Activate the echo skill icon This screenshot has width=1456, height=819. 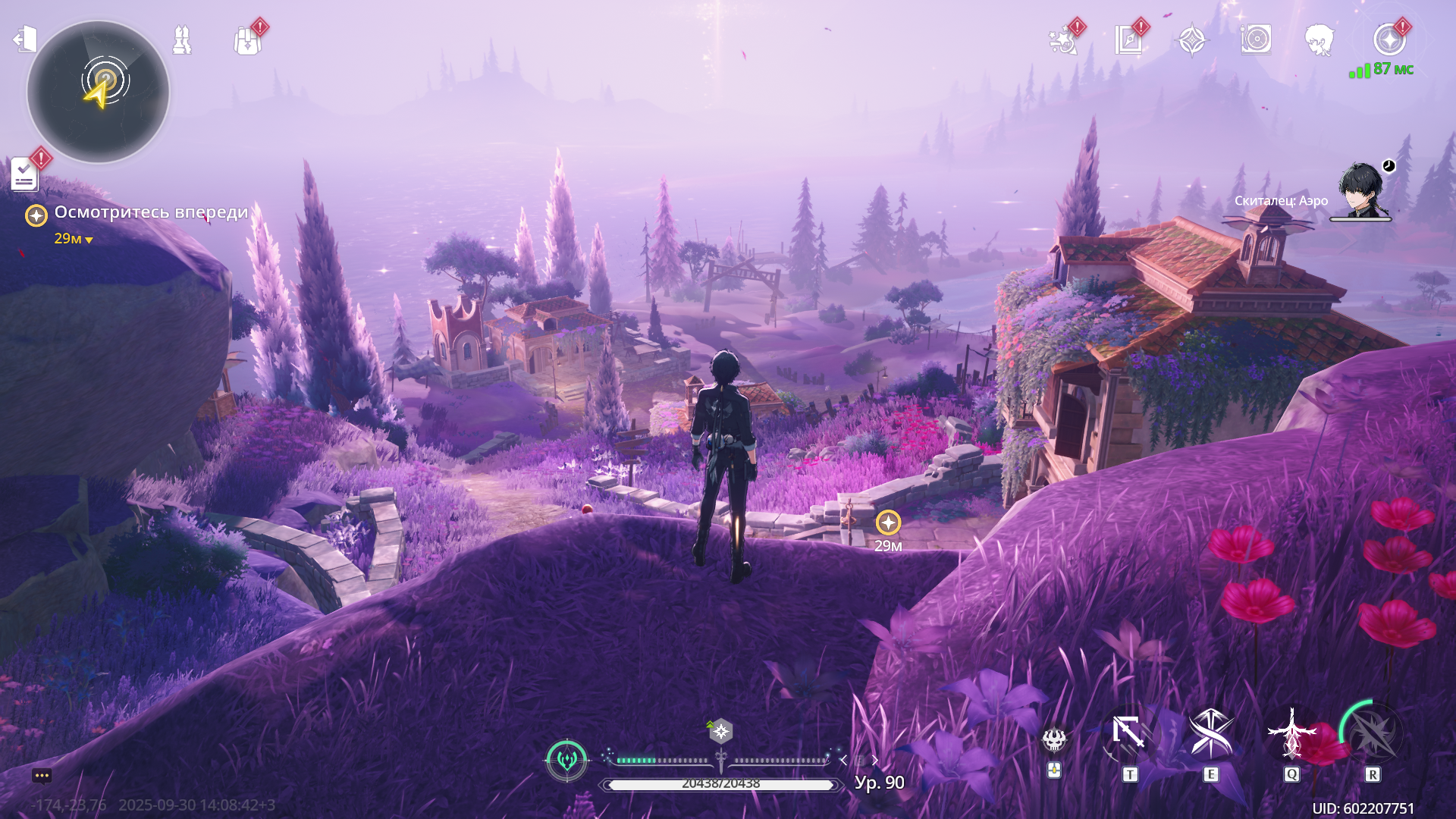(x=1291, y=734)
